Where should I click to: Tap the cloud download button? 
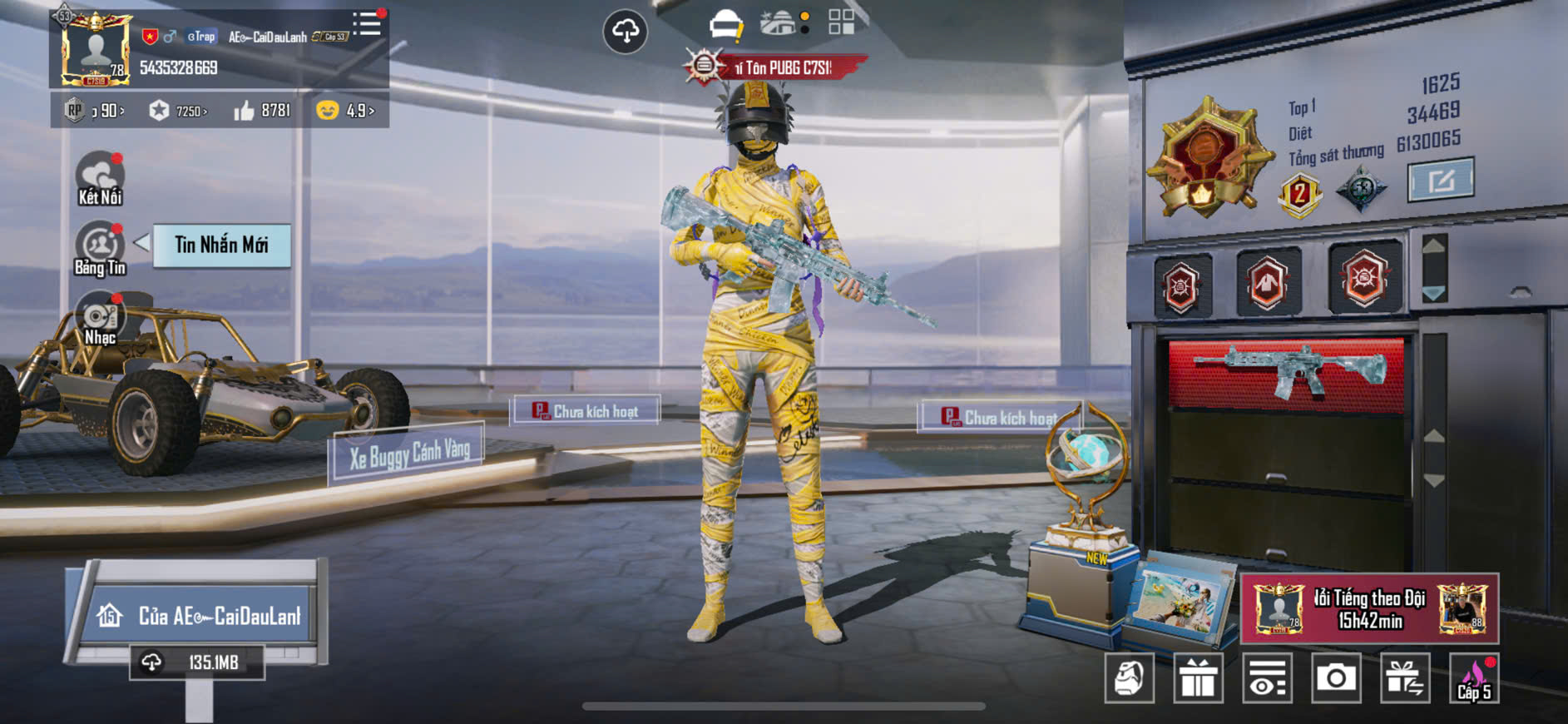pyautogui.click(x=625, y=32)
